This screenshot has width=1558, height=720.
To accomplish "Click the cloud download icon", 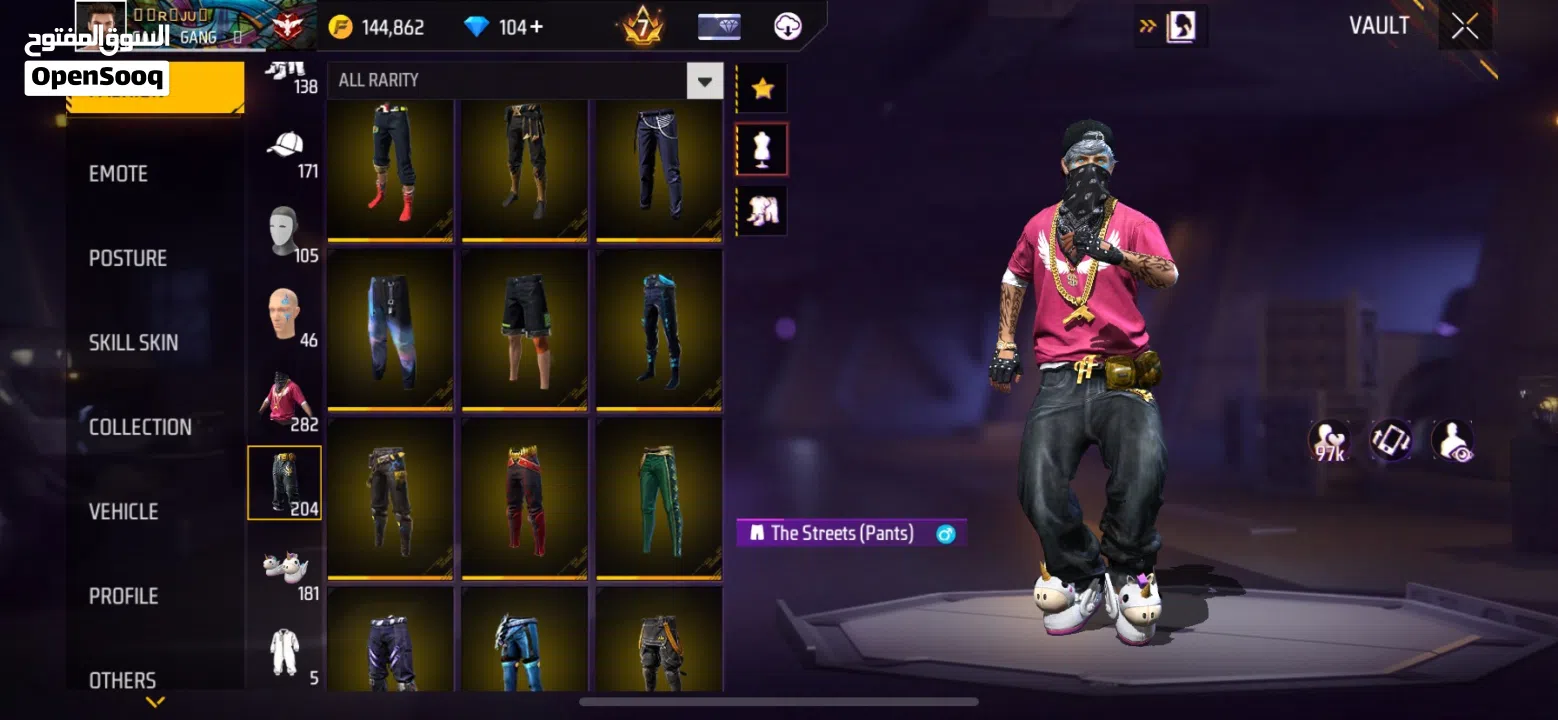I will (x=788, y=26).
